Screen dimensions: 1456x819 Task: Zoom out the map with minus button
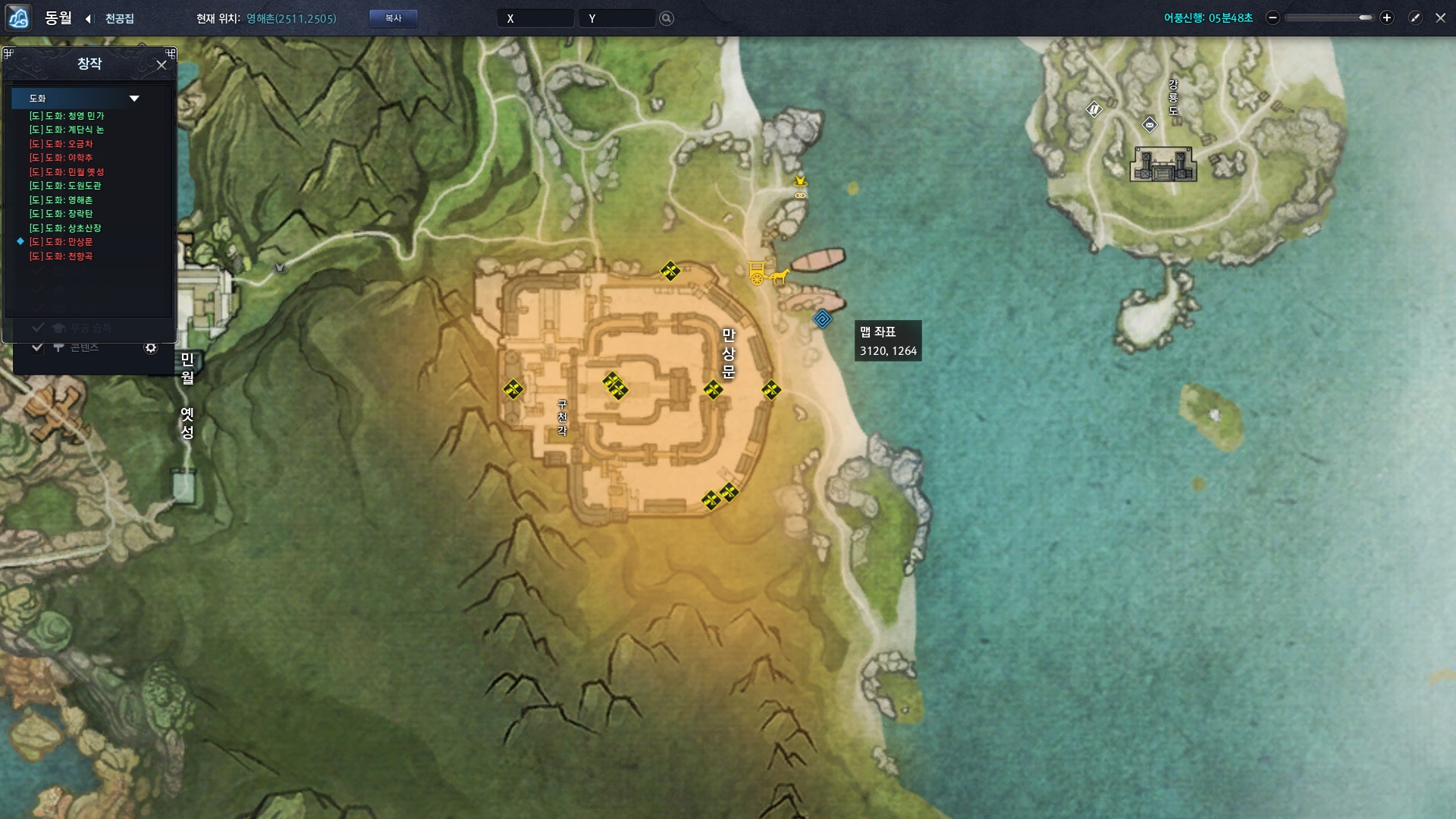tap(1273, 17)
